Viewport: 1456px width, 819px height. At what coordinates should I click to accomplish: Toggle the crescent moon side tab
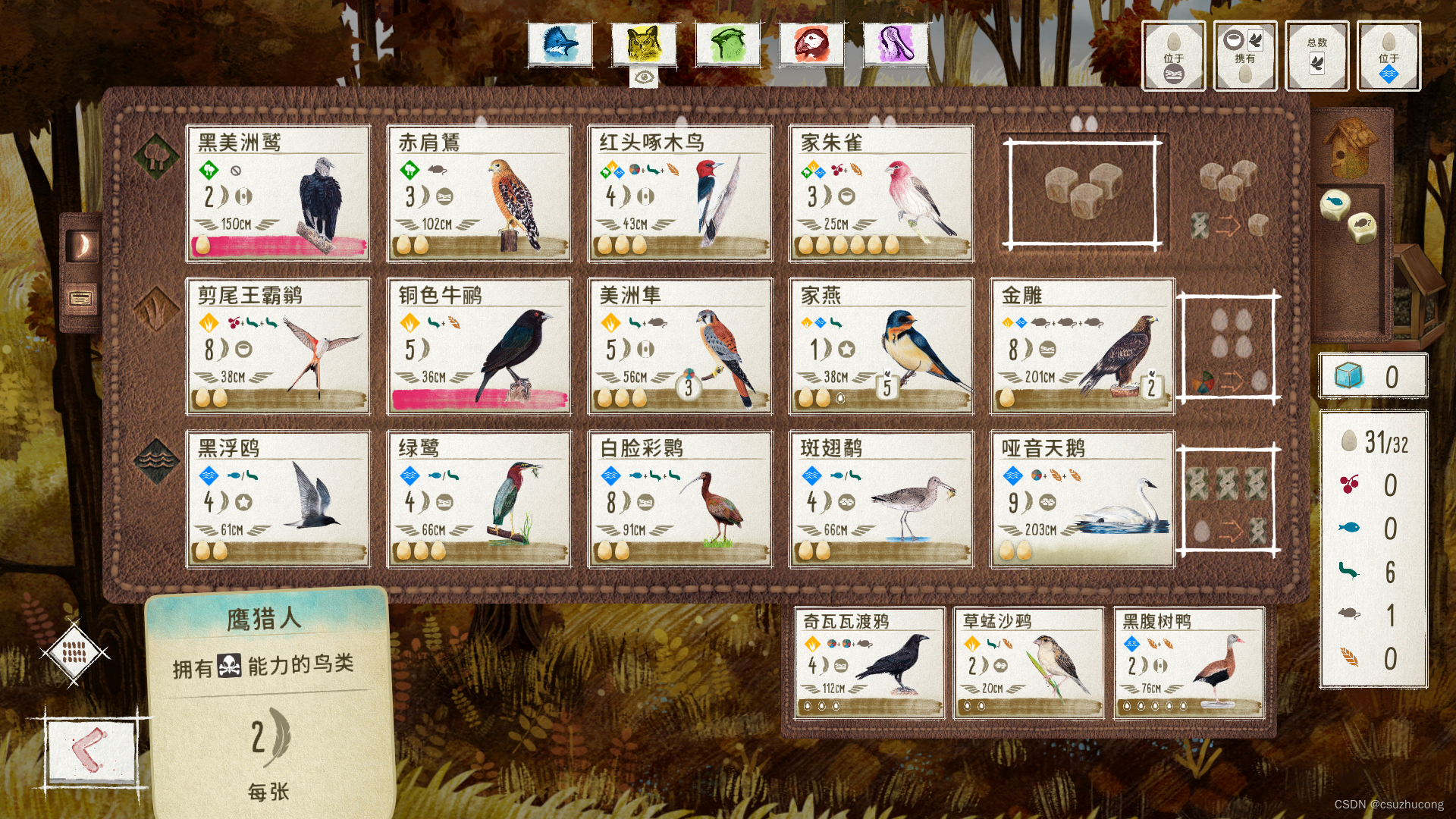point(82,245)
